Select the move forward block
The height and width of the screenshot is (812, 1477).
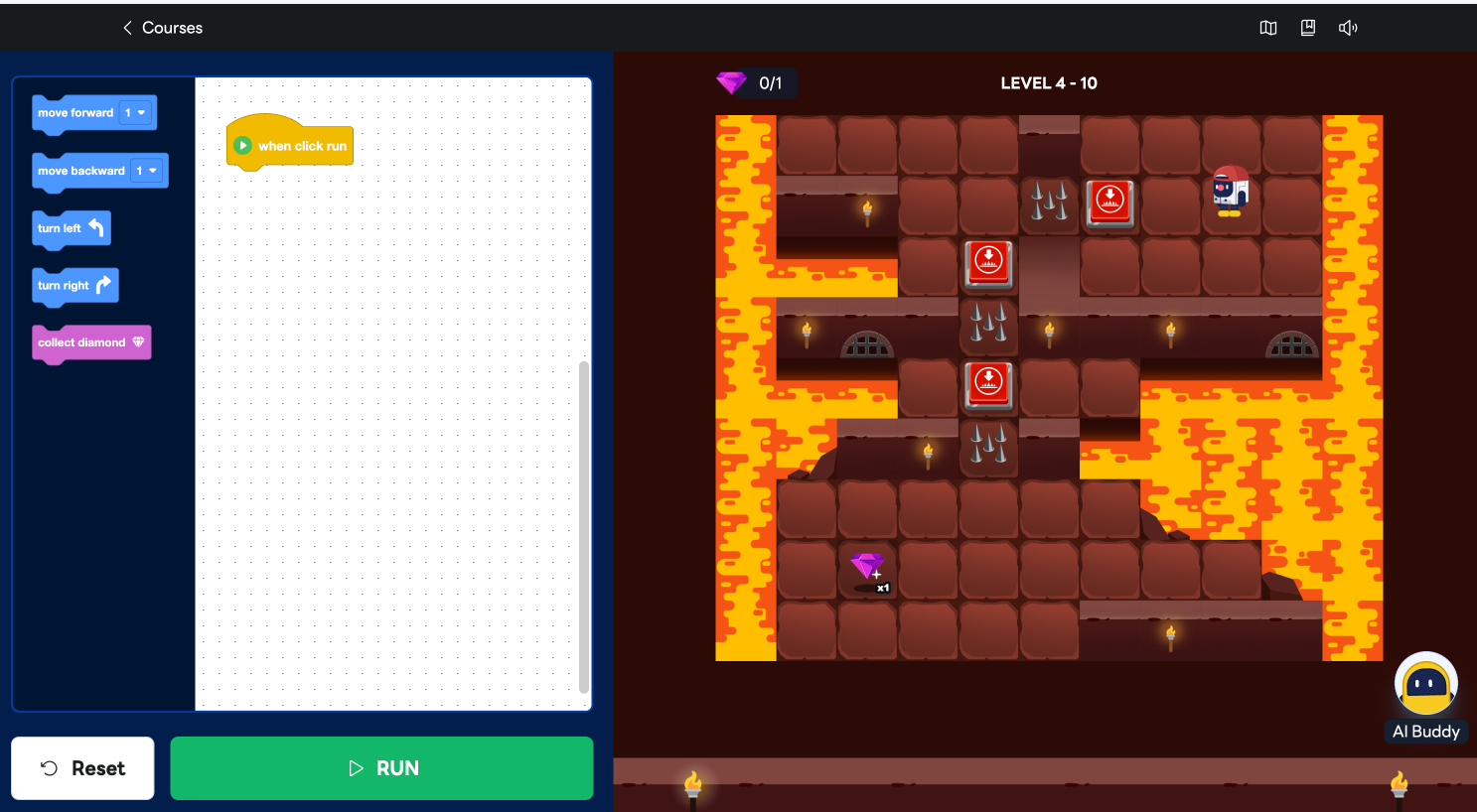74,113
